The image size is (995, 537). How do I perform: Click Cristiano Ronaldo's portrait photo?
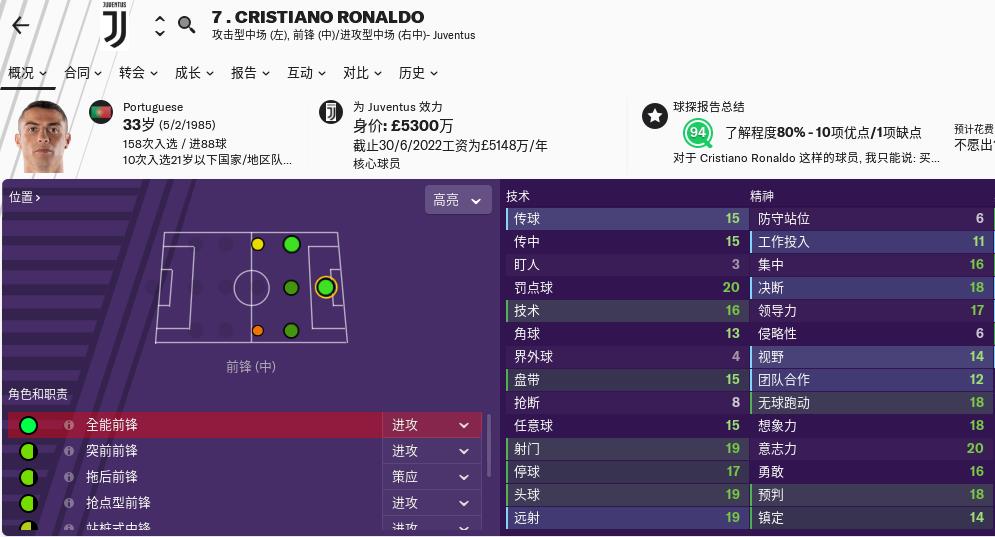[43, 137]
